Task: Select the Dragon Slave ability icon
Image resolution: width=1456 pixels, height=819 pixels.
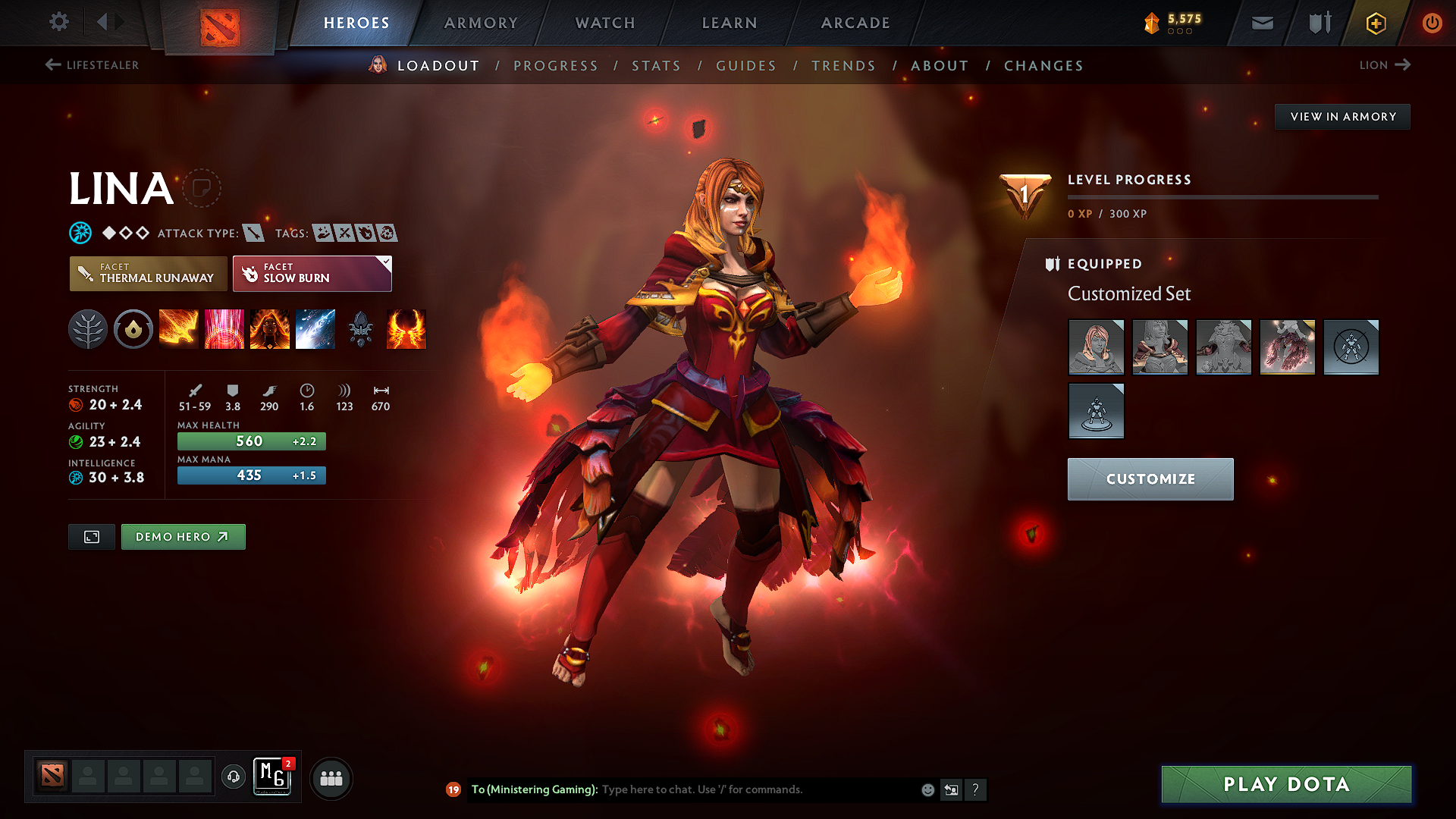Action: point(179,329)
